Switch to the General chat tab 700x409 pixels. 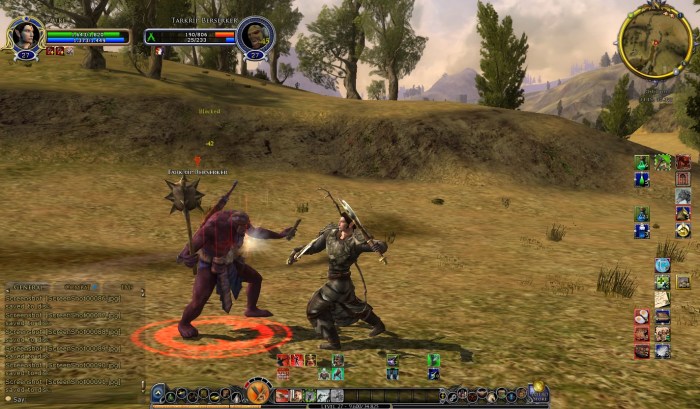[x=28, y=287]
